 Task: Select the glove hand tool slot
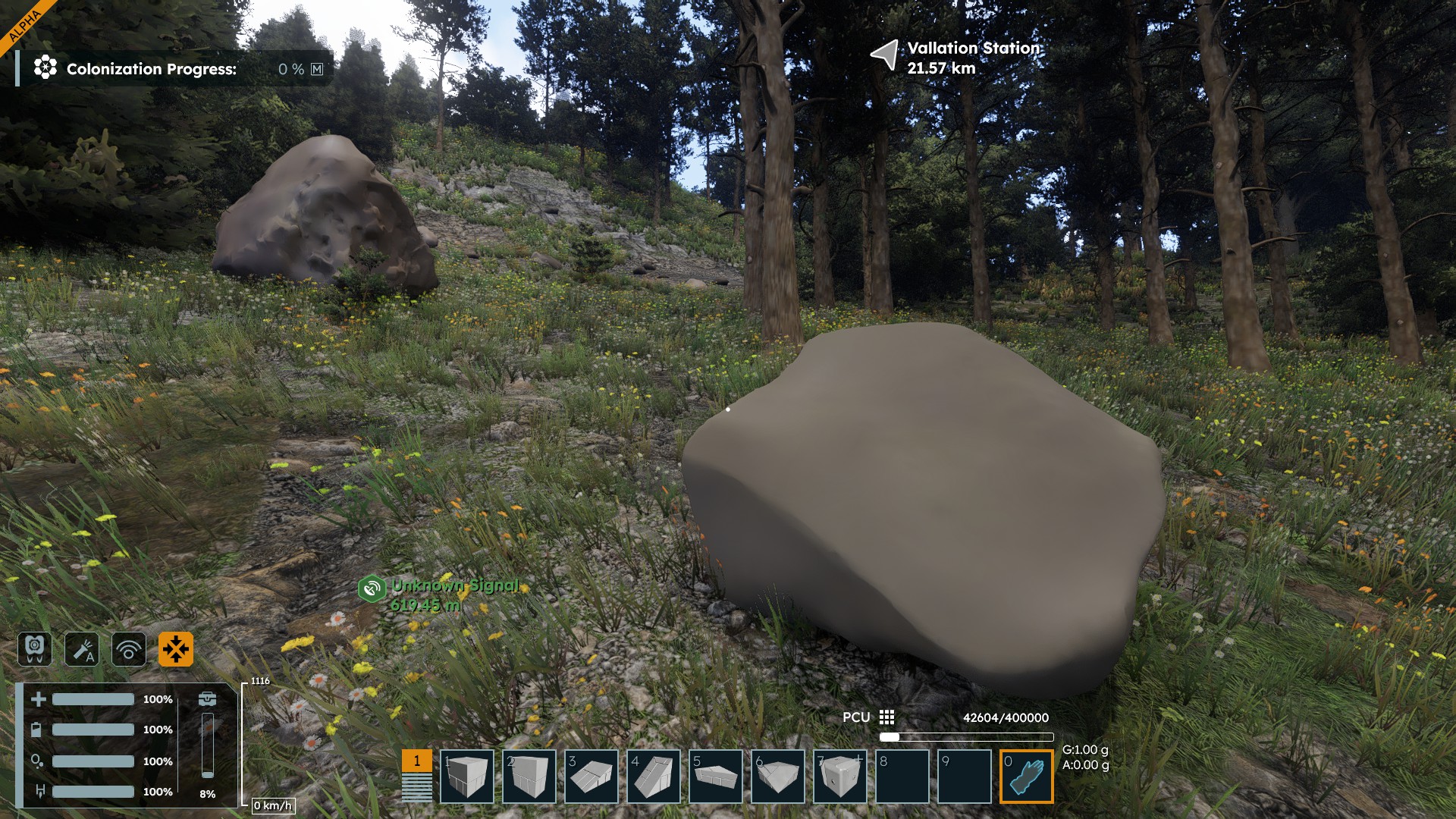pyautogui.click(x=1026, y=776)
